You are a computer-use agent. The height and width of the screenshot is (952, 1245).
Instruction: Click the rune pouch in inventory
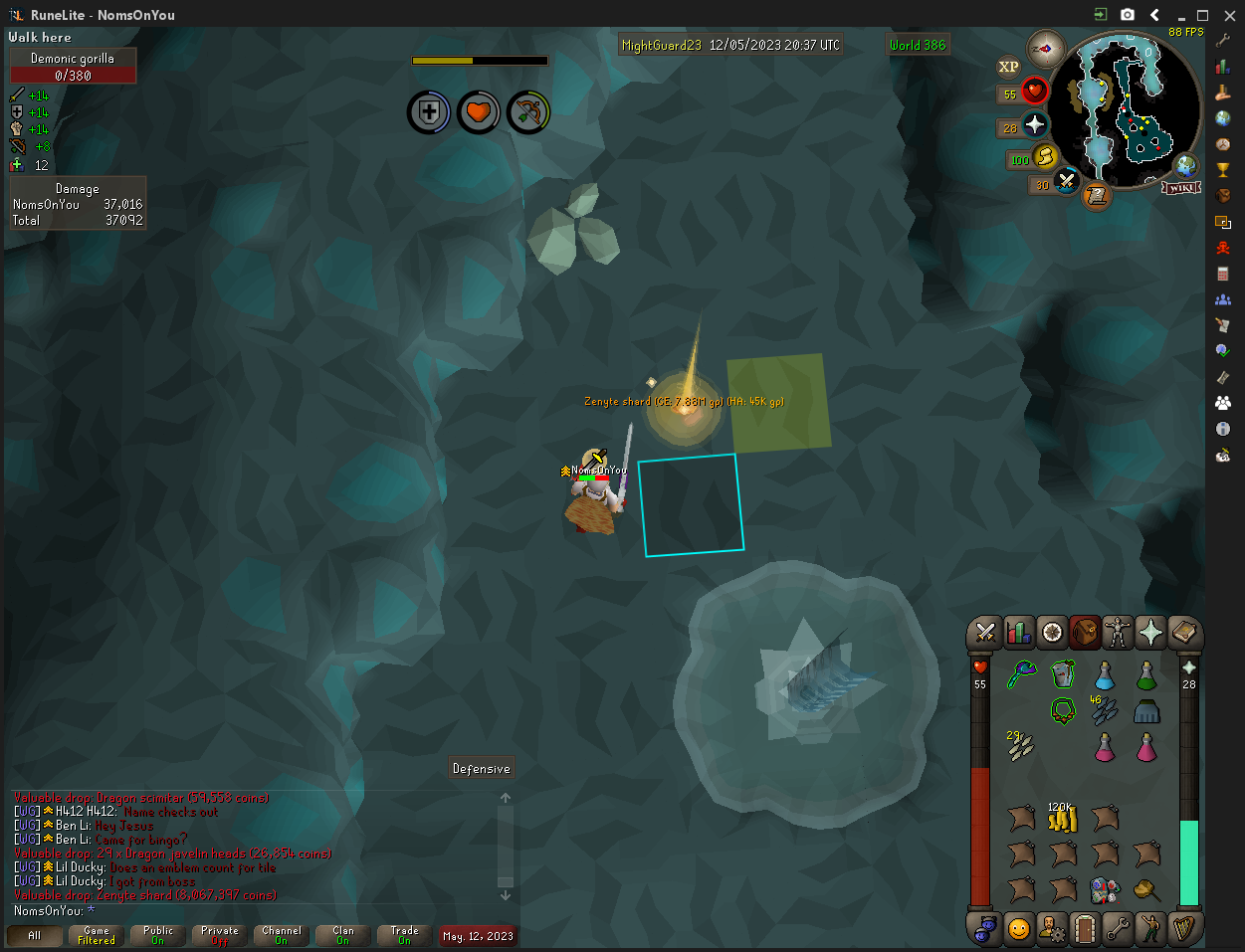point(1105,888)
